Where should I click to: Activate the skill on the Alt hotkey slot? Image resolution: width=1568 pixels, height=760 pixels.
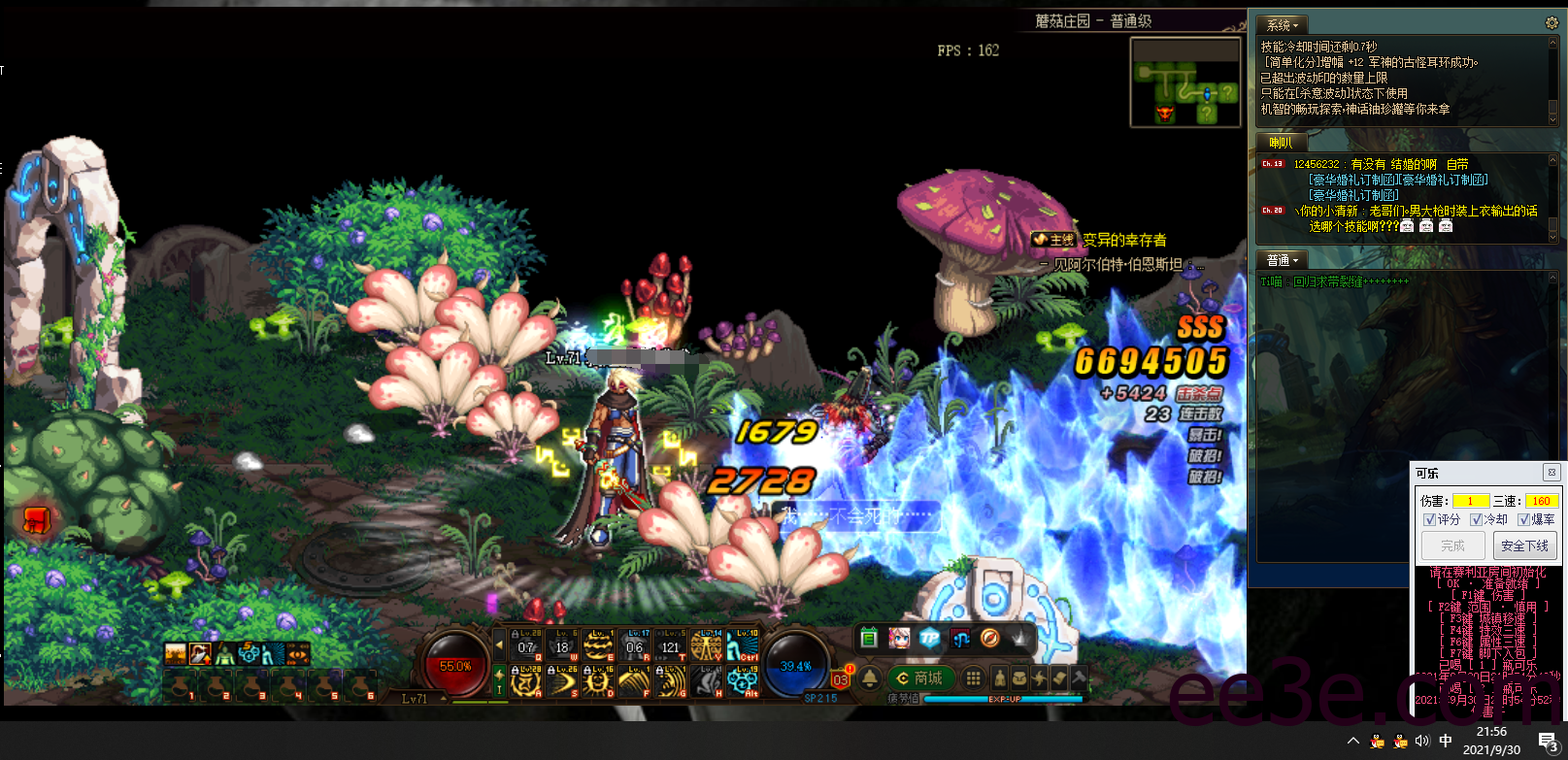pyautogui.click(x=744, y=680)
